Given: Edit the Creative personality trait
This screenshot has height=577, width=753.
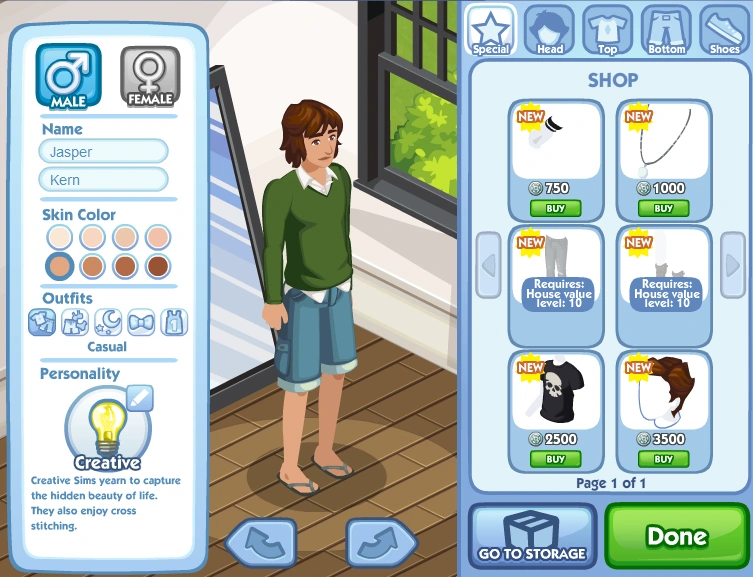Looking at the screenshot, I should coord(140,398).
